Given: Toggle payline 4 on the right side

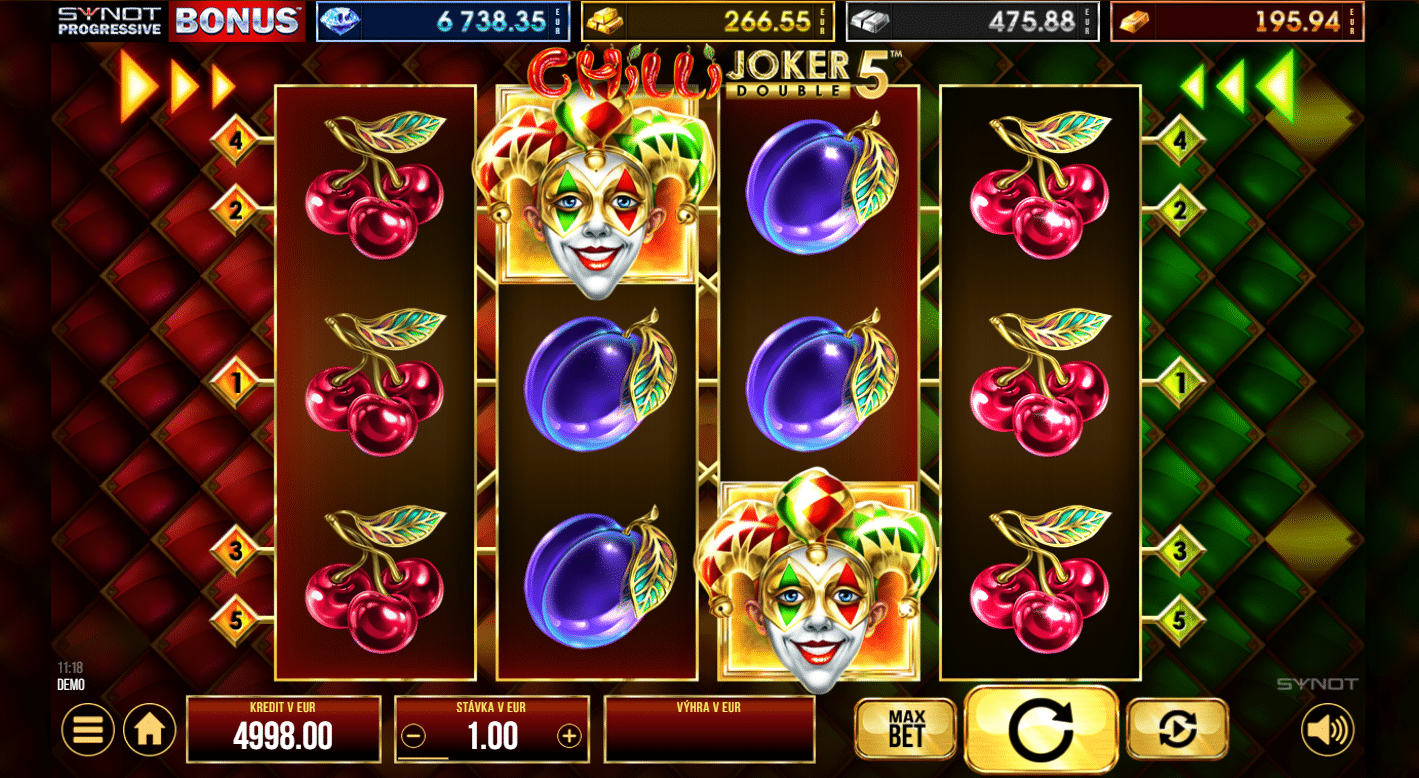Looking at the screenshot, I should 1182,143.
